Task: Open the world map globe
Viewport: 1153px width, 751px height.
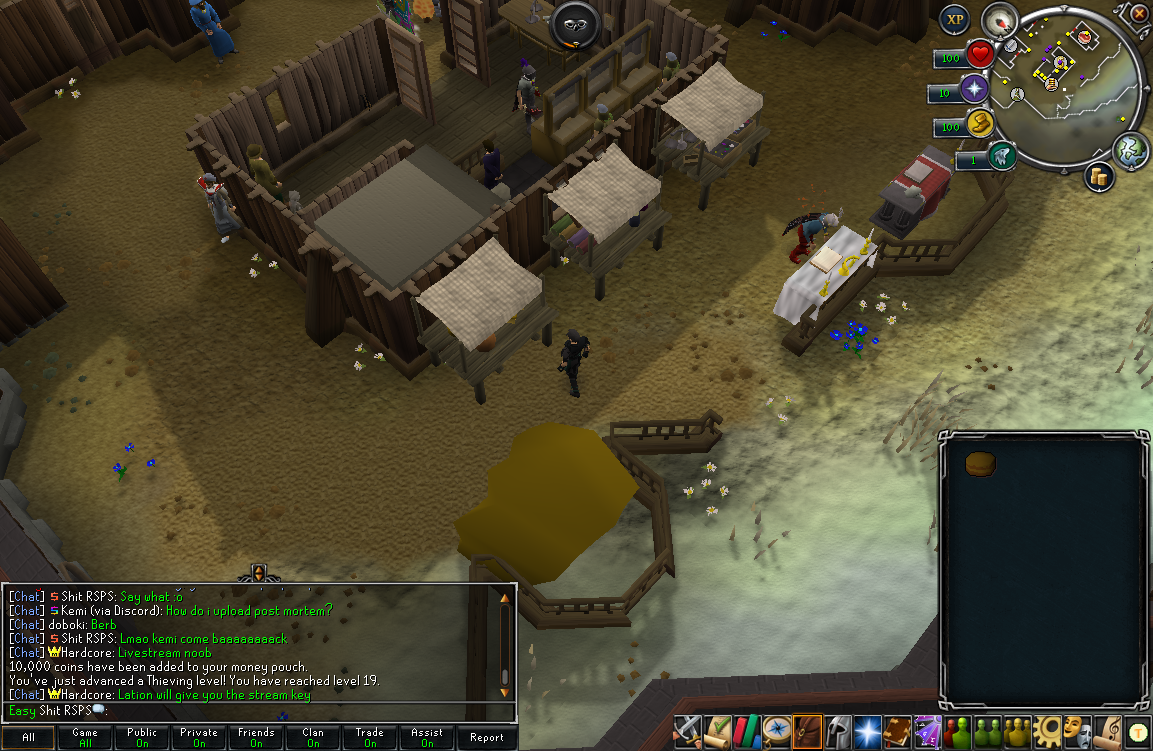Action: coord(1128,148)
